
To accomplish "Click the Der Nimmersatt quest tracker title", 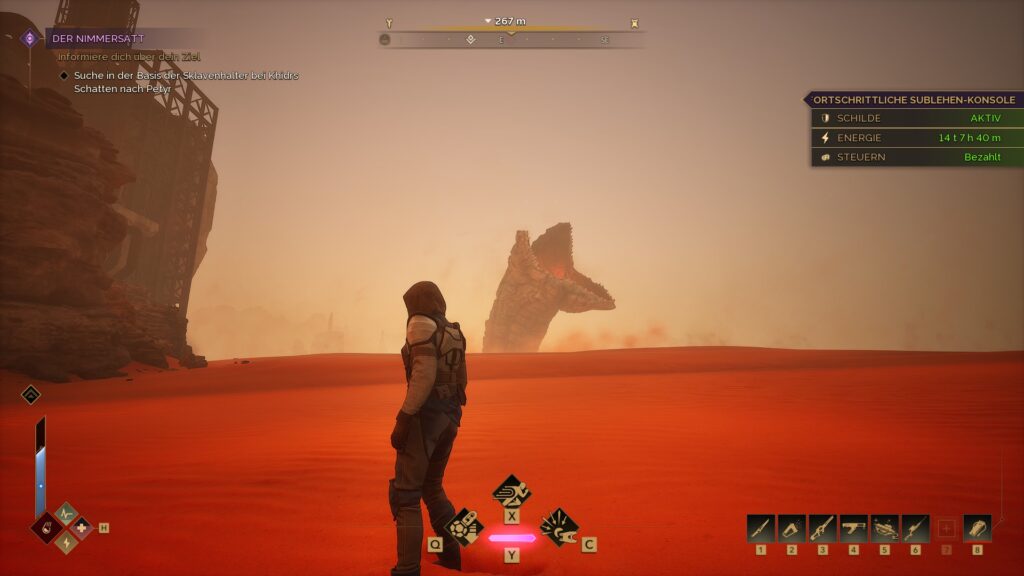I will coord(98,38).
